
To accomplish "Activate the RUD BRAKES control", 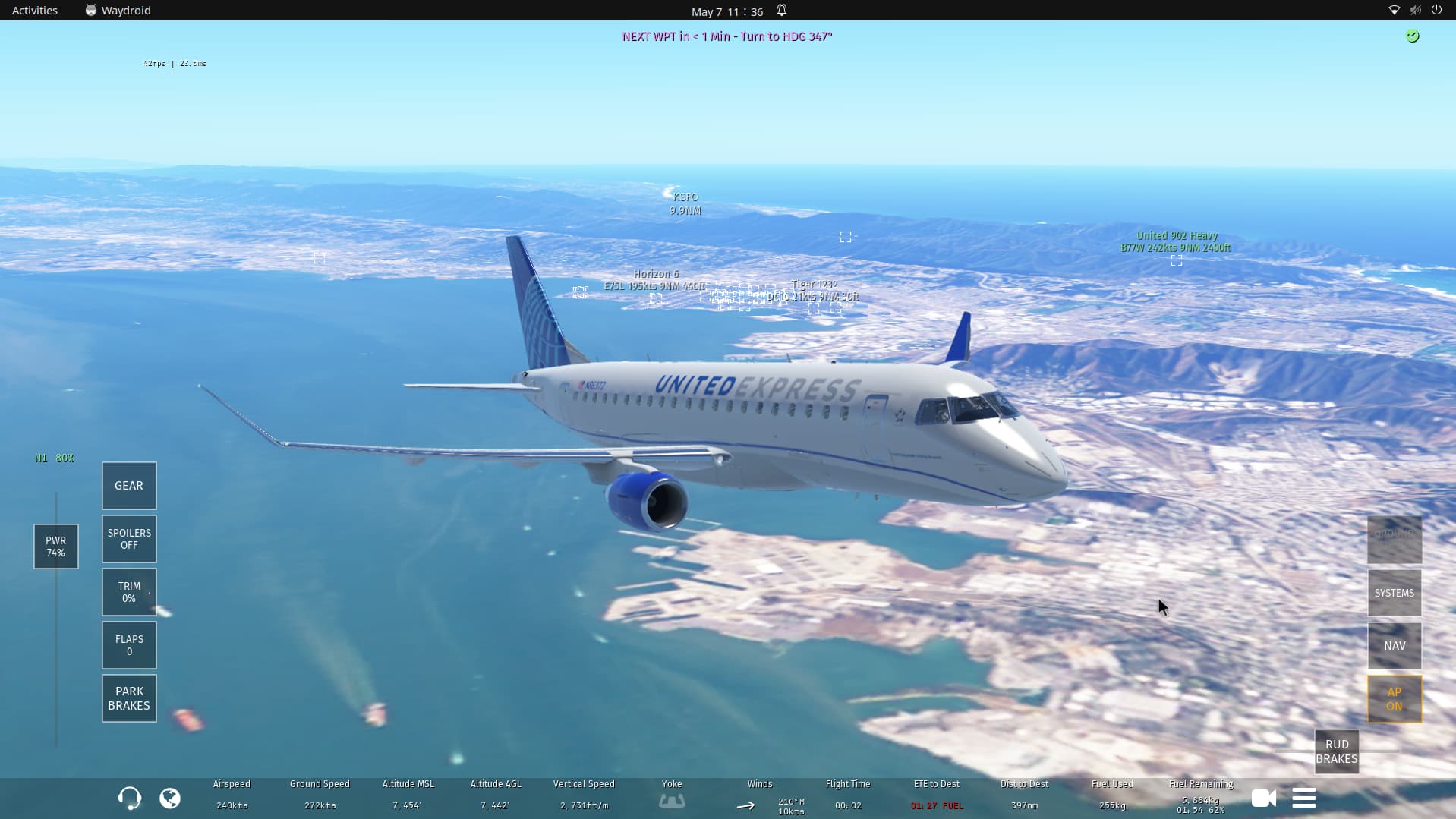I will tap(1336, 751).
